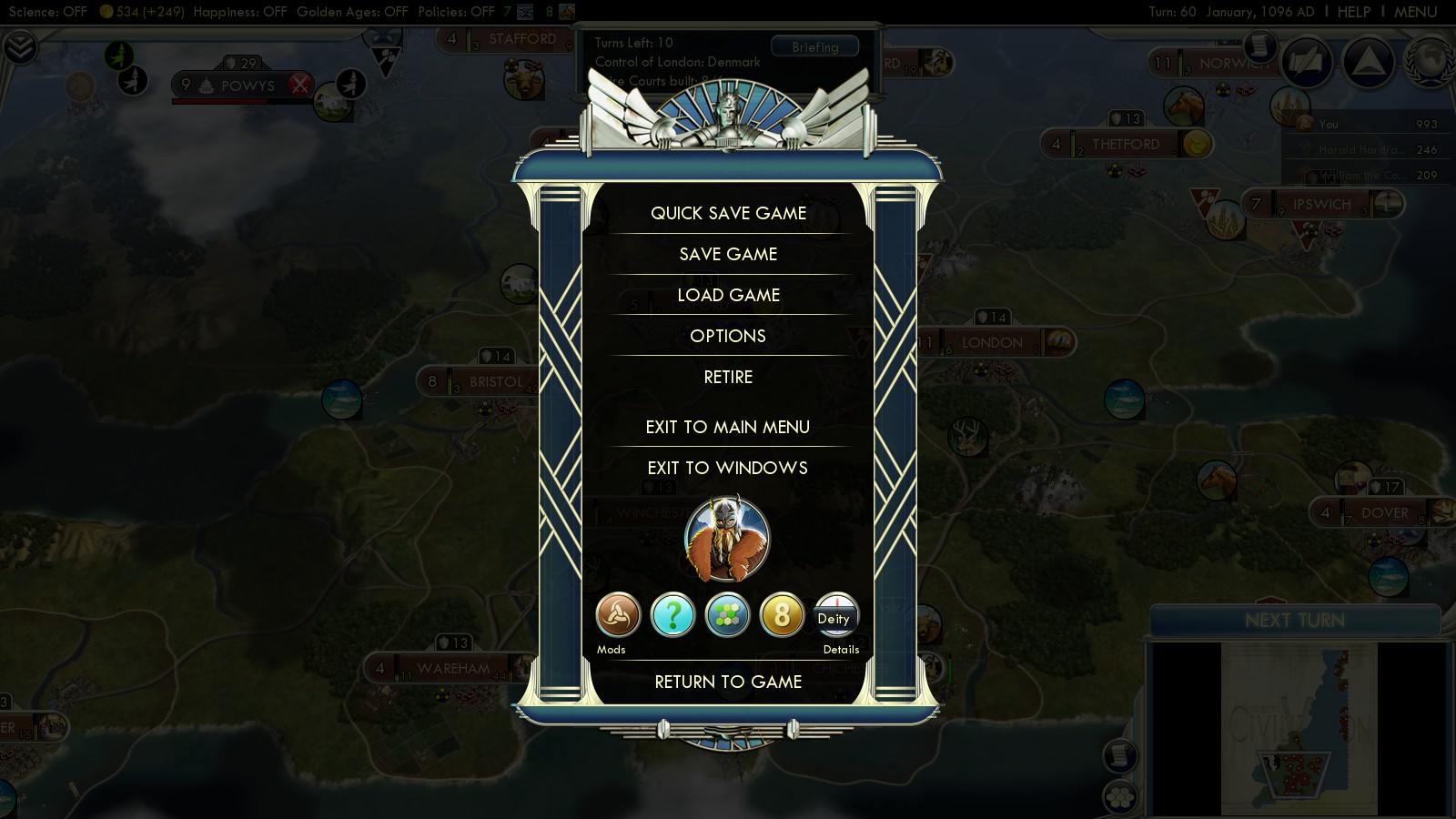The image size is (1456, 819).
Task: Exit to Main Menu
Action: point(728,427)
